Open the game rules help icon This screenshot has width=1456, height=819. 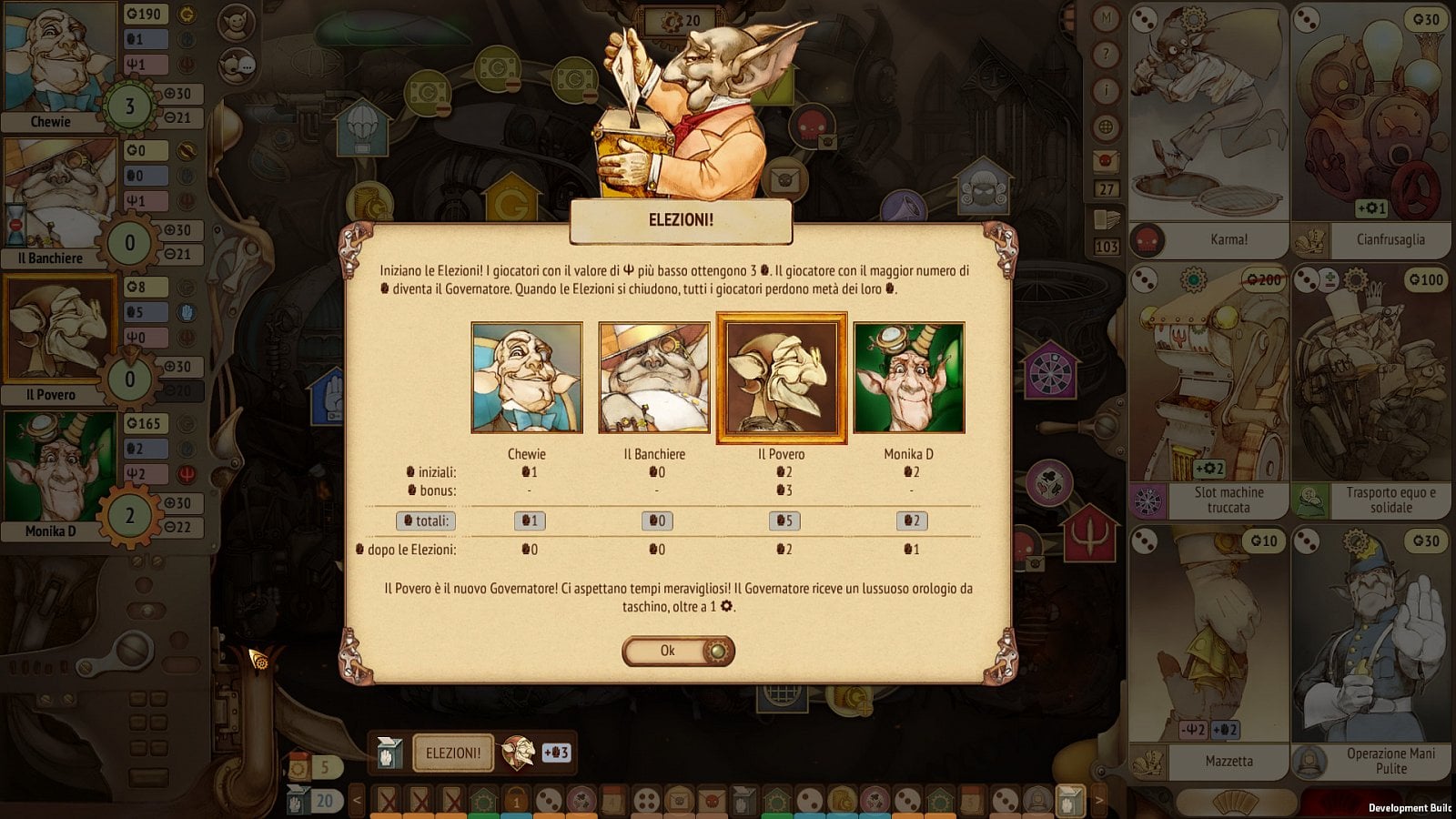pos(1106,55)
